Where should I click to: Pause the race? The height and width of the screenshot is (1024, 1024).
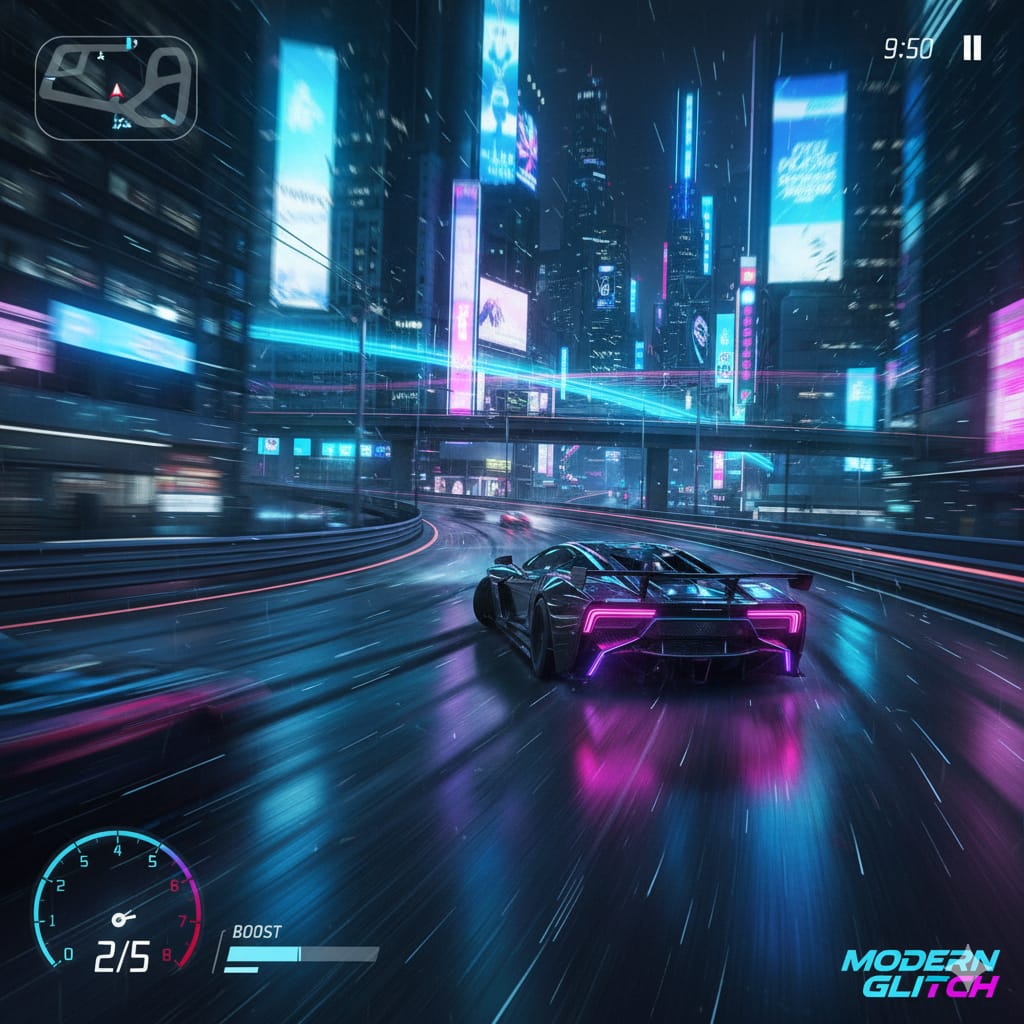972,48
